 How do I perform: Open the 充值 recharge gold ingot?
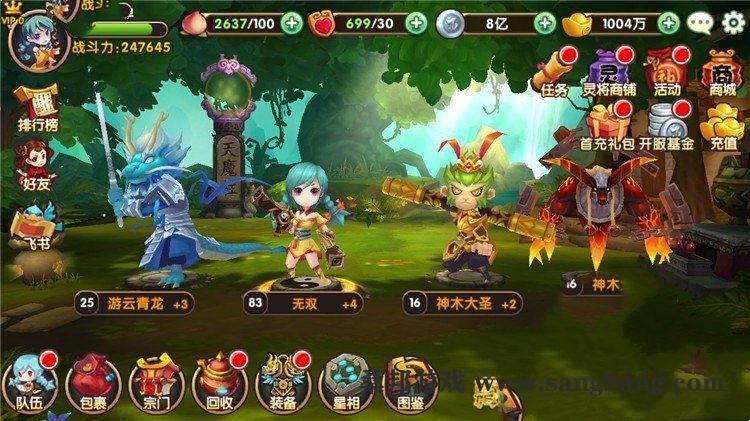pyautogui.click(x=721, y=125)
